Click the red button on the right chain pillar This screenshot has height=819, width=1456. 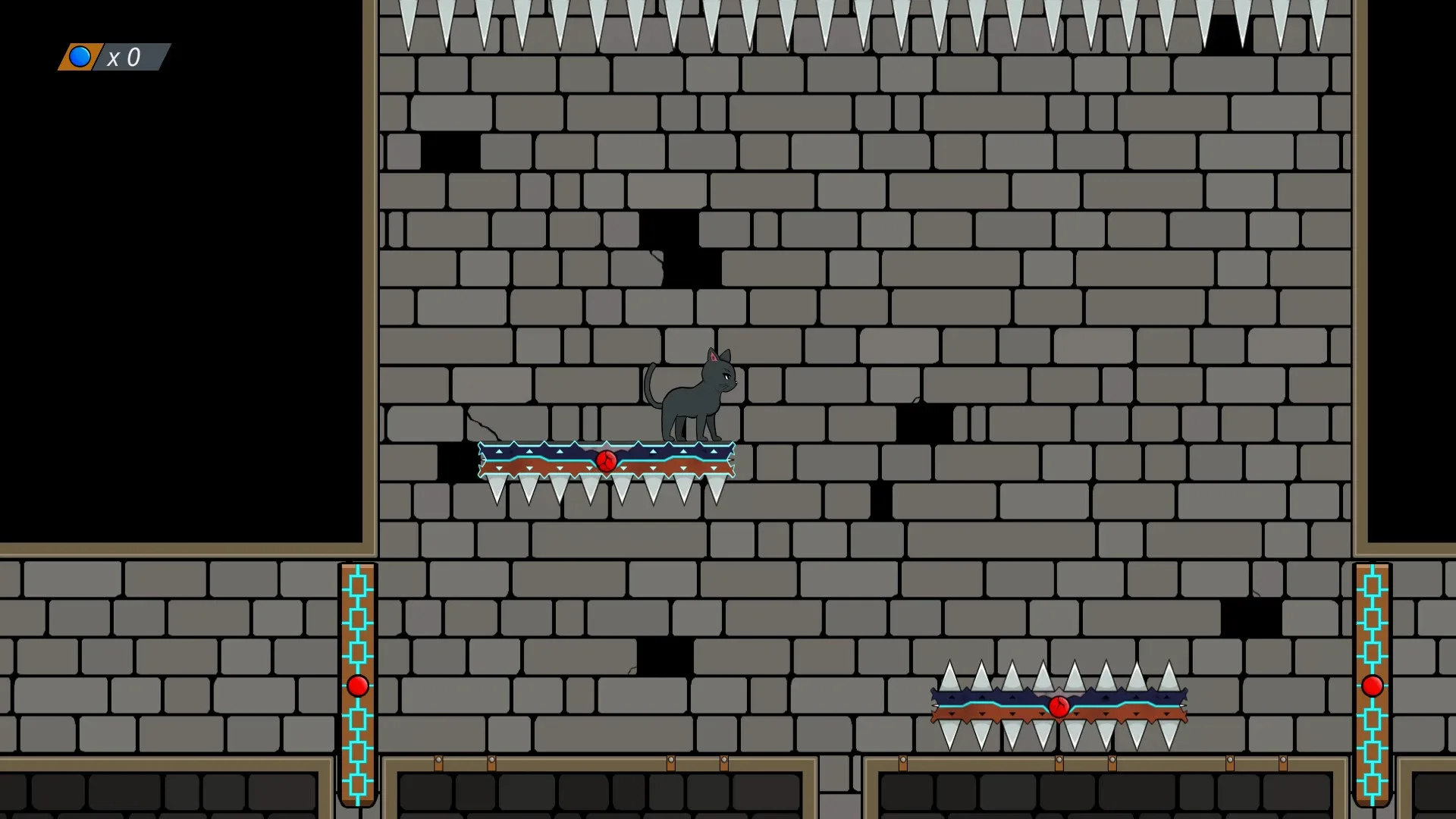(x=1372, y=687)
